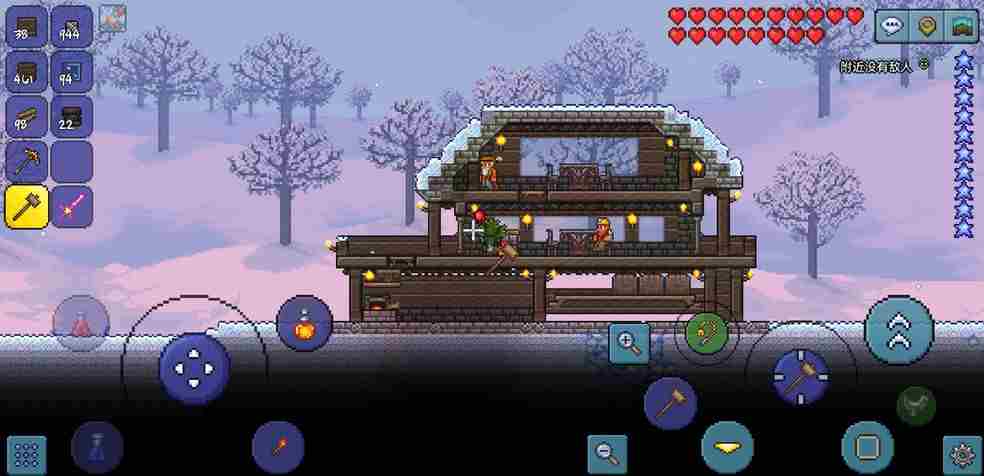Viewport: 984px width, 476px height.
Task: Open the chat speech bubble
Action: (891, 26)
